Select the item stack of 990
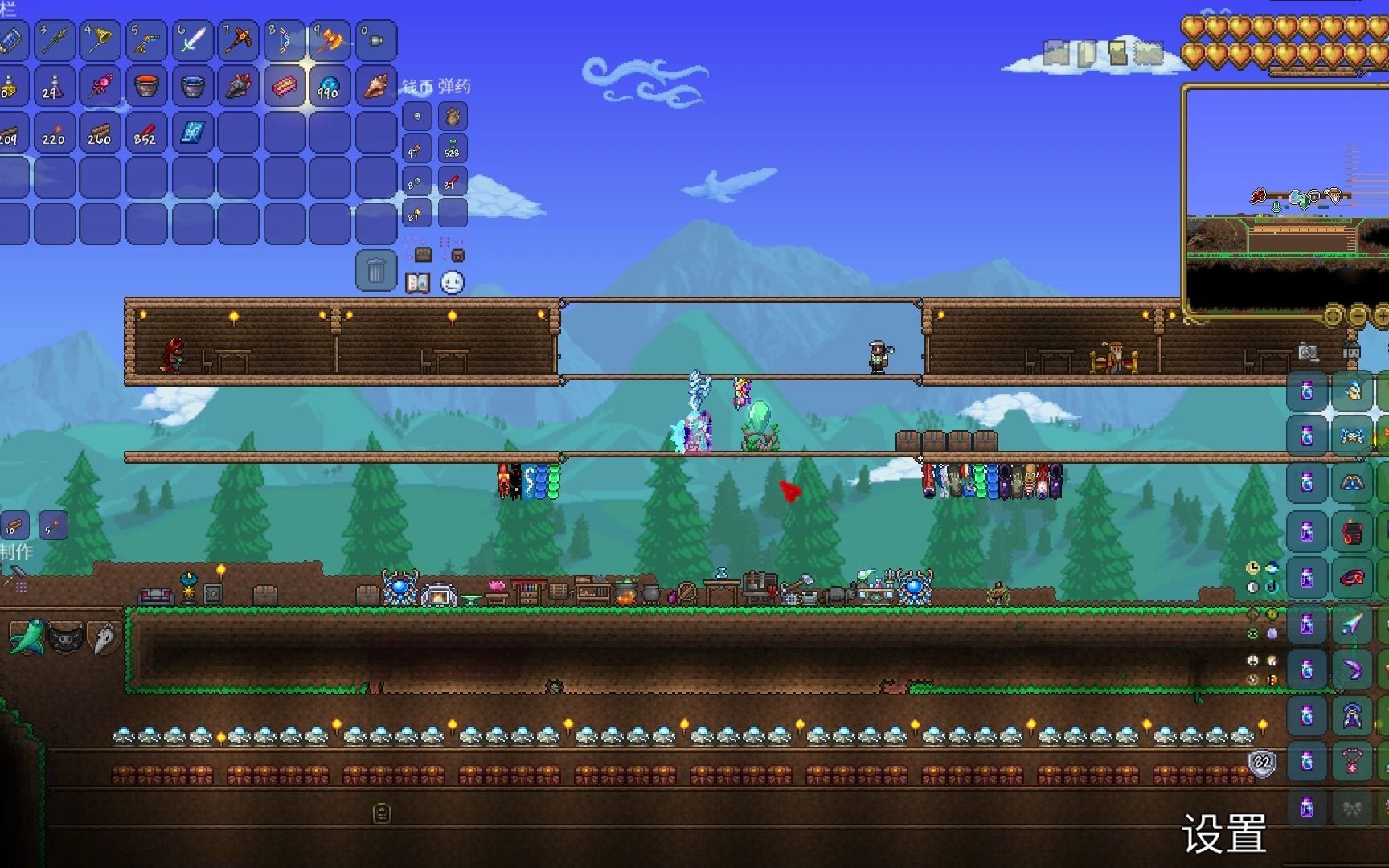Viewport: 1389px width, 868px height. pos(330,86)
